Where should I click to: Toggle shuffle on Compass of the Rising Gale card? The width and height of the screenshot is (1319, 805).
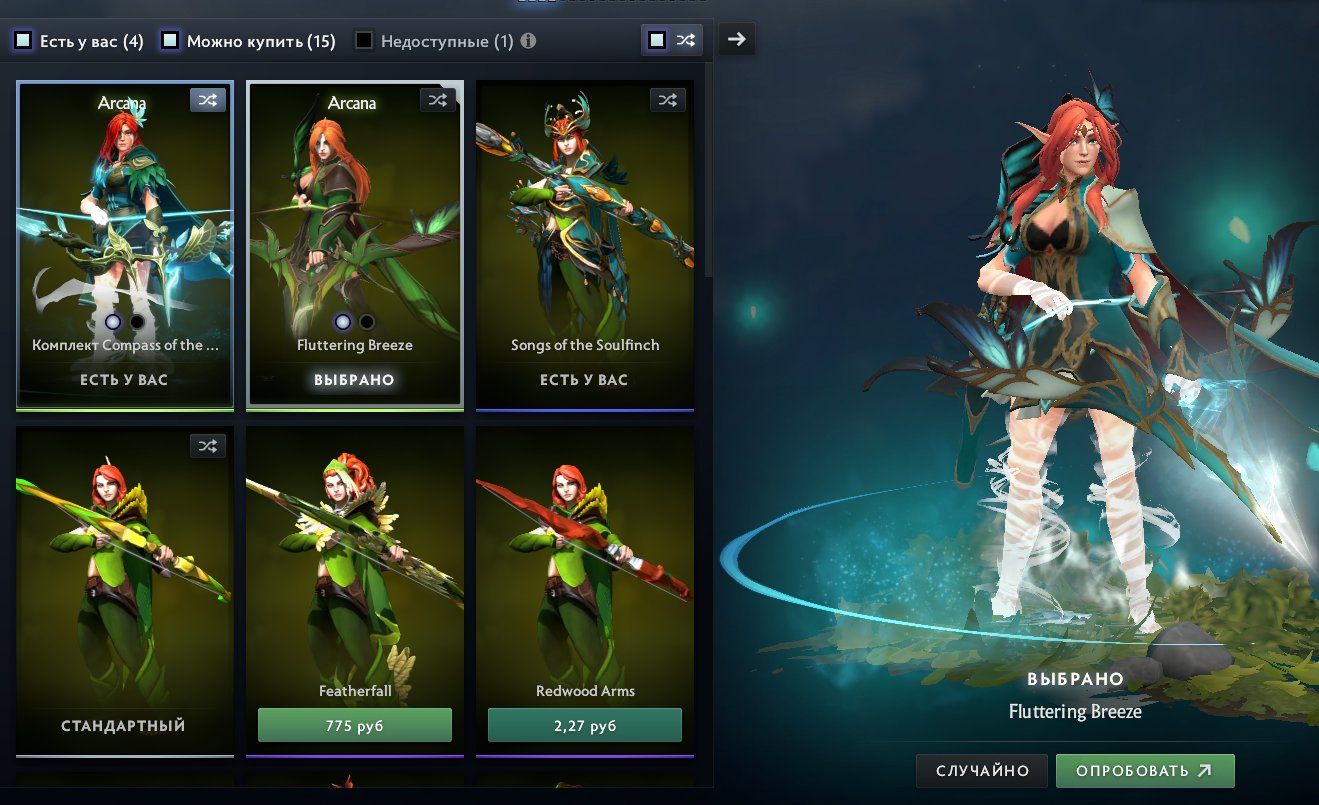point(207,100)
